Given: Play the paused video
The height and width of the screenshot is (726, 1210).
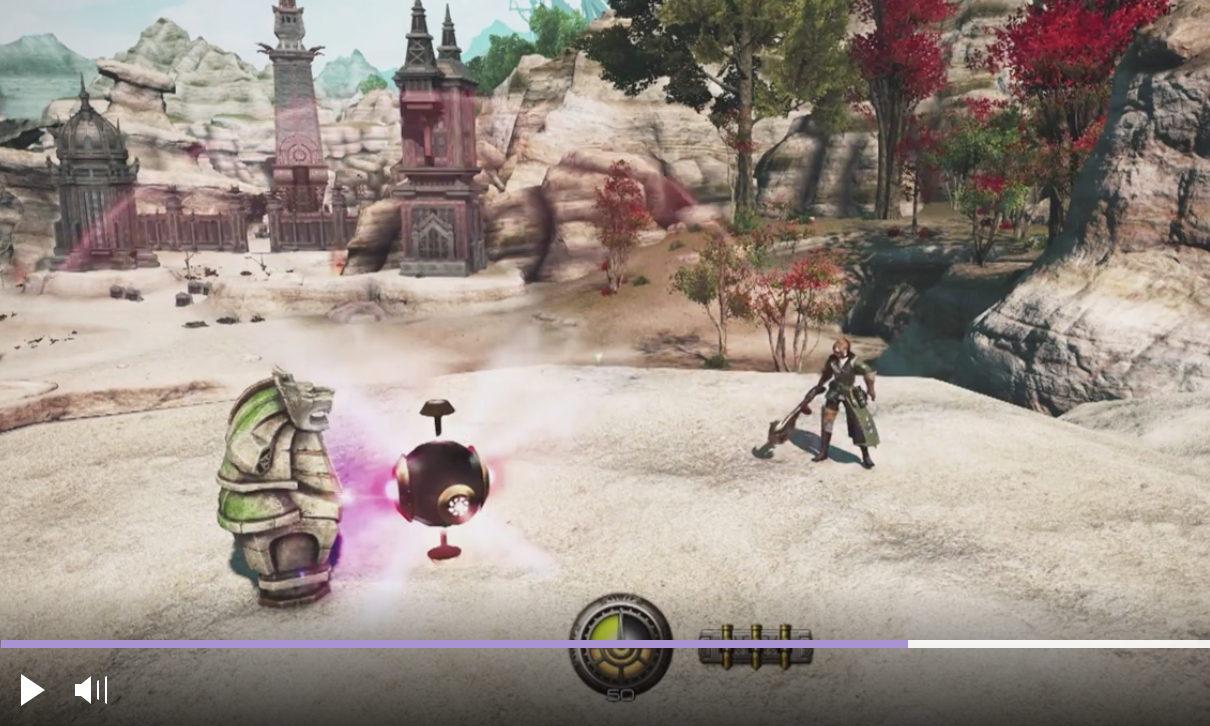Looking at the screenshot, I should tap(32, 690).
